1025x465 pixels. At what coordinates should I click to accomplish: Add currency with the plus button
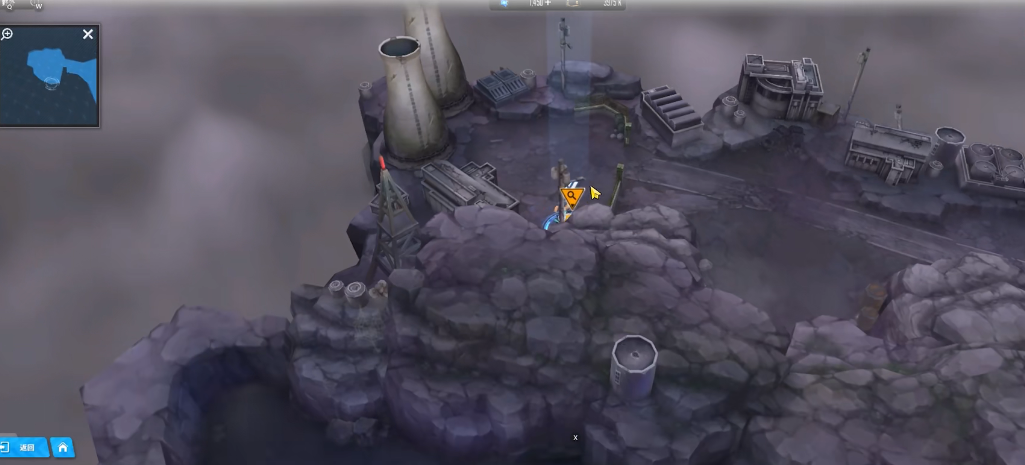pos(548,4)
